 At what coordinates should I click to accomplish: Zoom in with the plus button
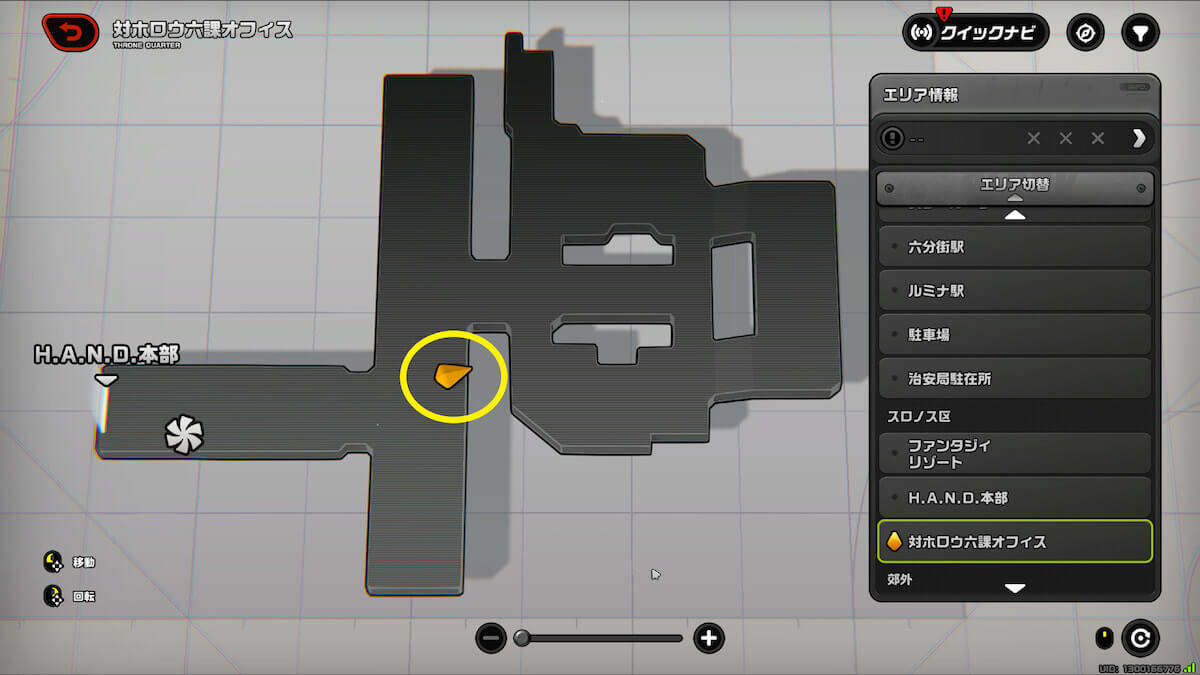point(709,638)
